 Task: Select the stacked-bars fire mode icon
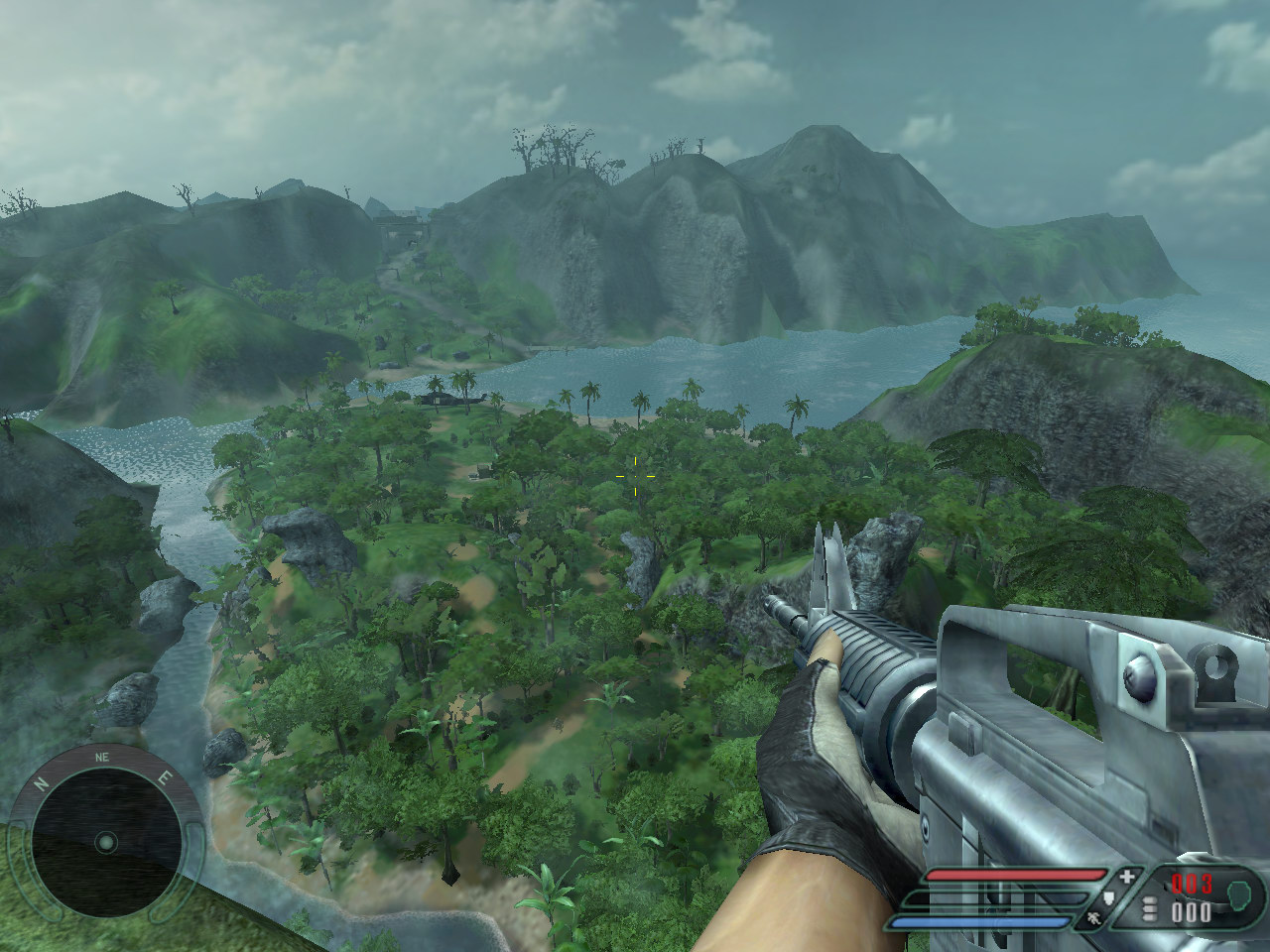pos(1150,910)
